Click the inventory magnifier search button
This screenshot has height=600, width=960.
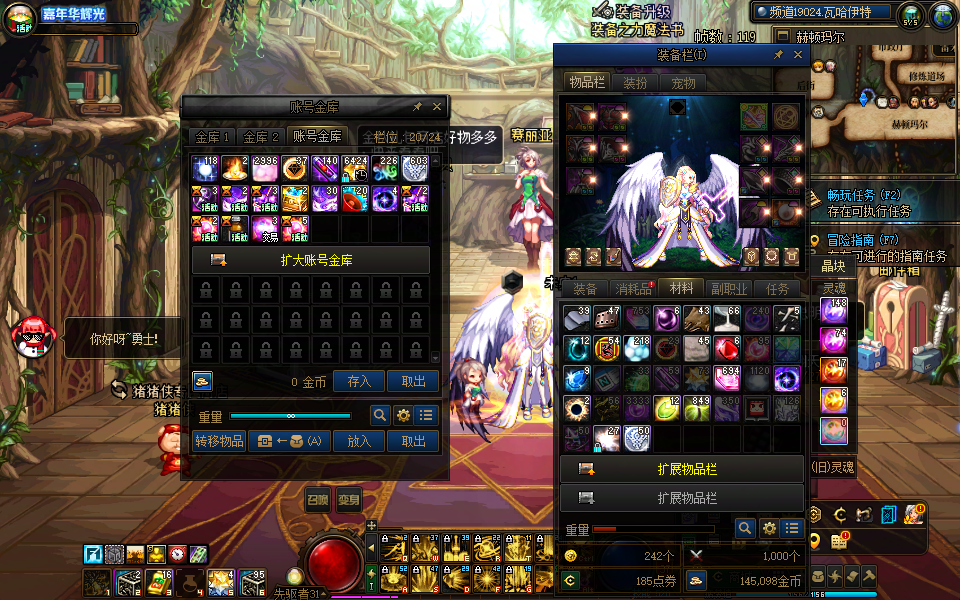tap(745, 528)
